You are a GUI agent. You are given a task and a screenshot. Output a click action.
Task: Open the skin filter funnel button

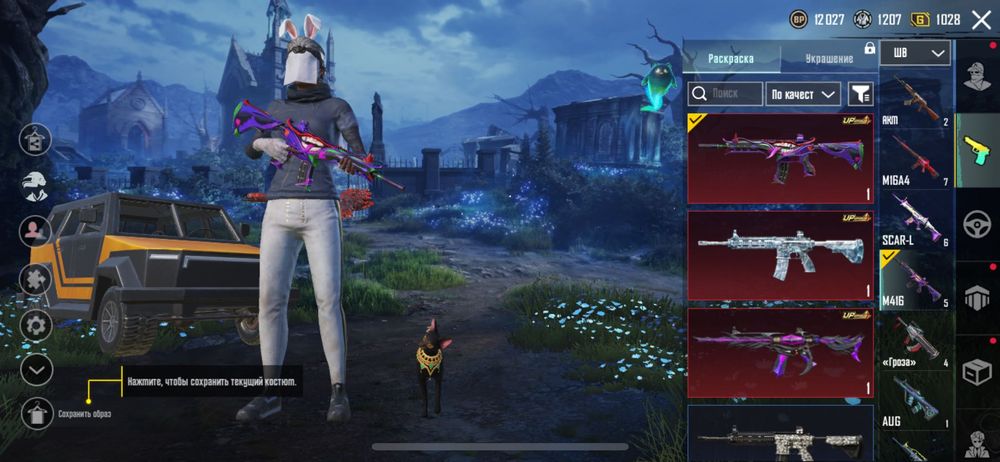[x=860, y=94]
